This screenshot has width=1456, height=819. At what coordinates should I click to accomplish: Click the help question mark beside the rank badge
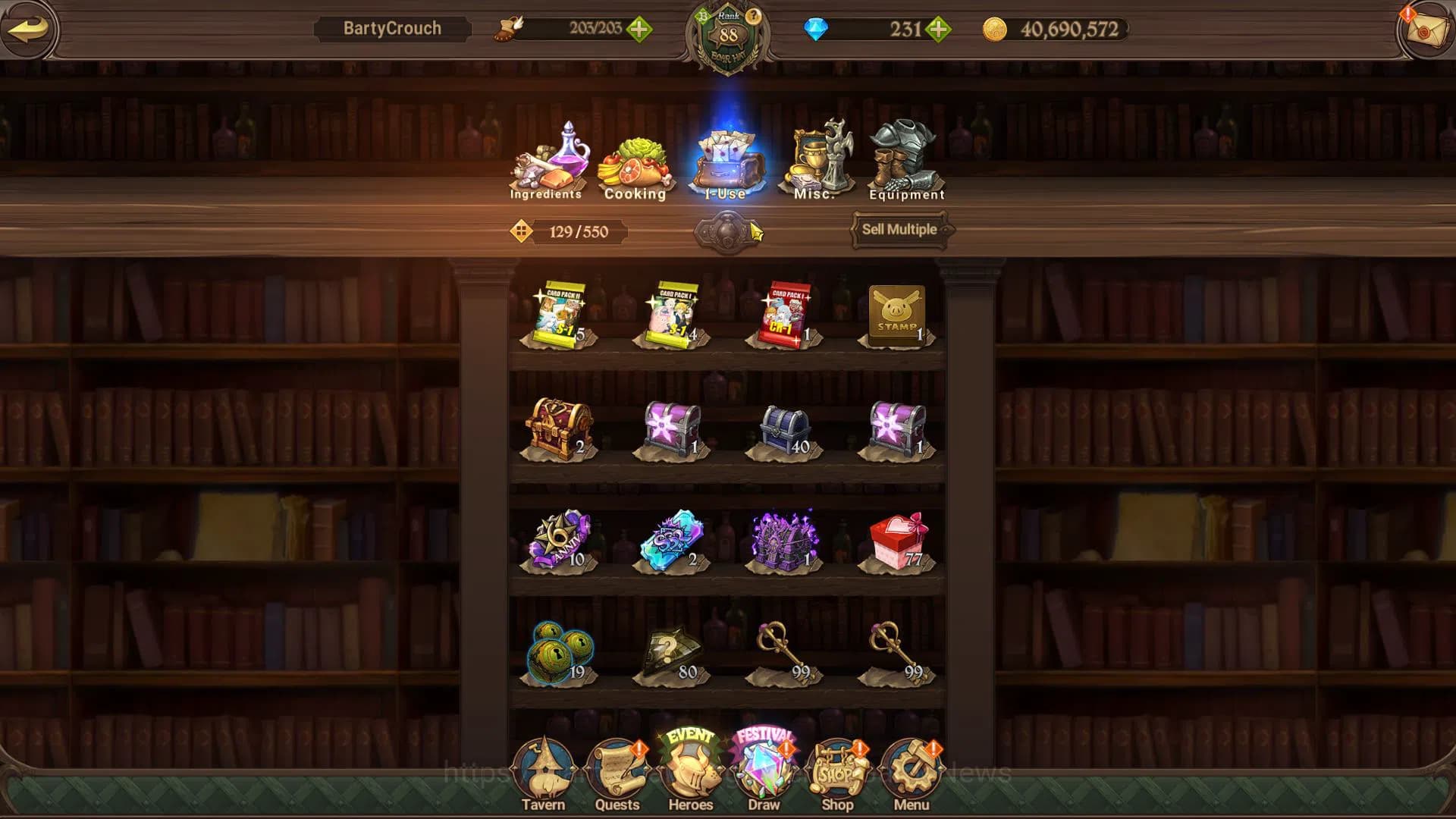tap(753, 15)
